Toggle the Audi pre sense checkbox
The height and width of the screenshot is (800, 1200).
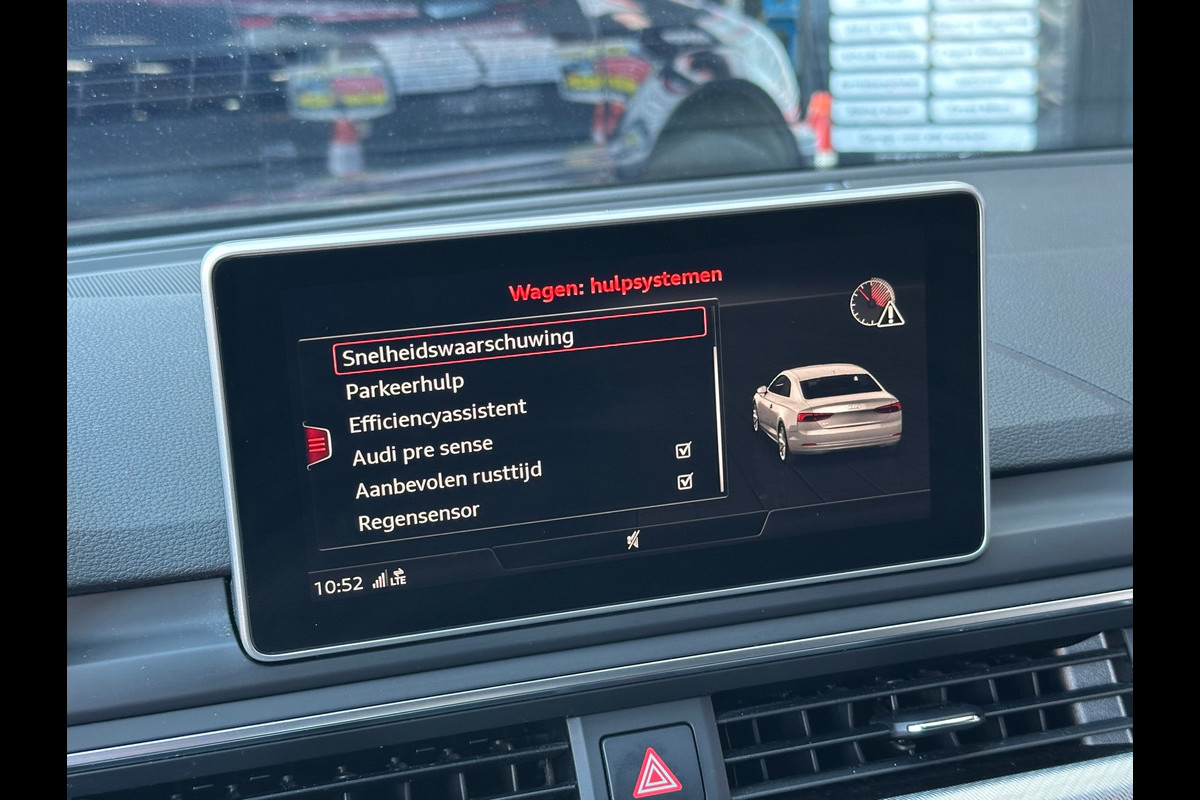684,450
